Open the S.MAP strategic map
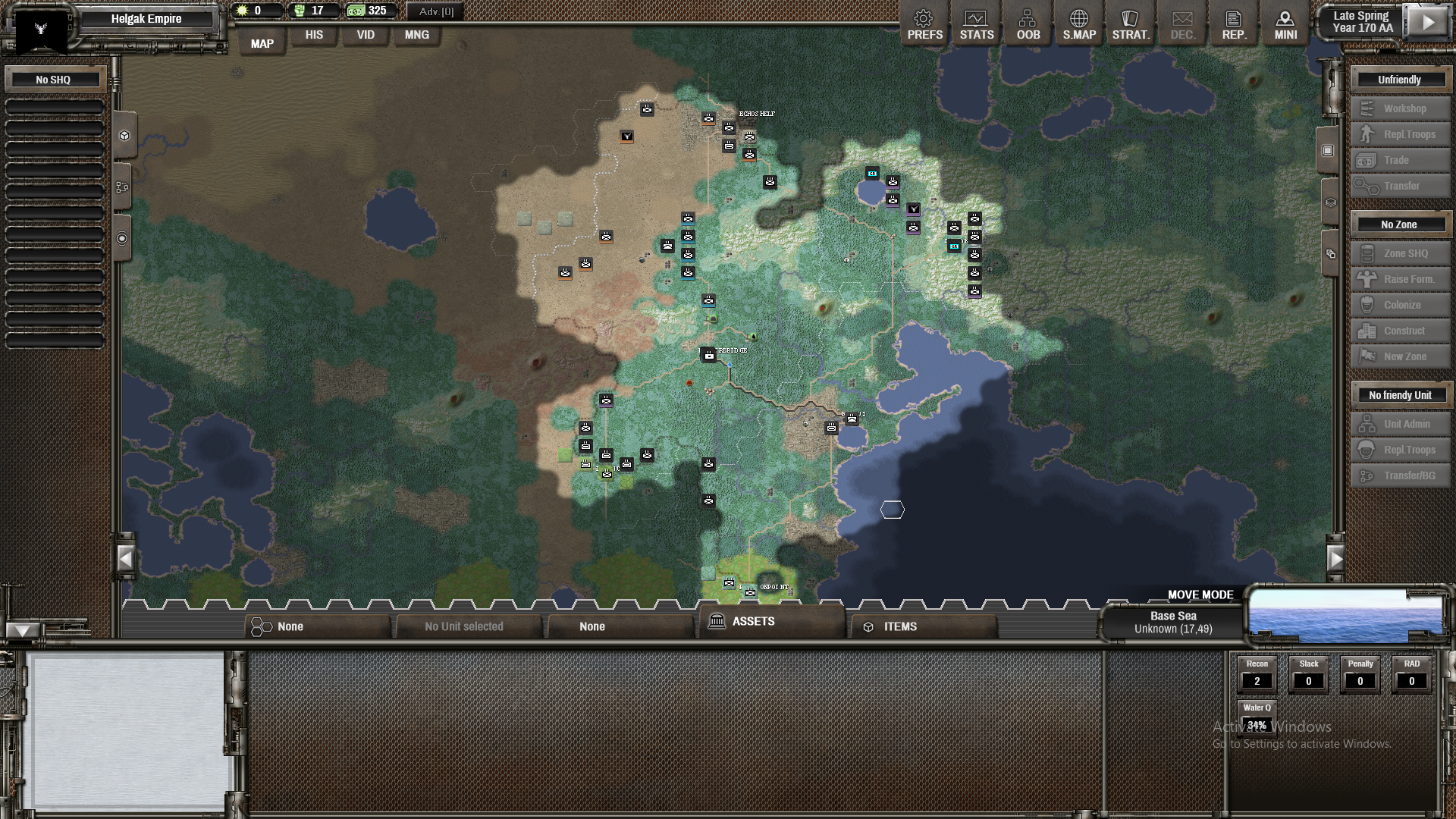Viewport: 1456px width, 819px height. tap(1078, 23)
